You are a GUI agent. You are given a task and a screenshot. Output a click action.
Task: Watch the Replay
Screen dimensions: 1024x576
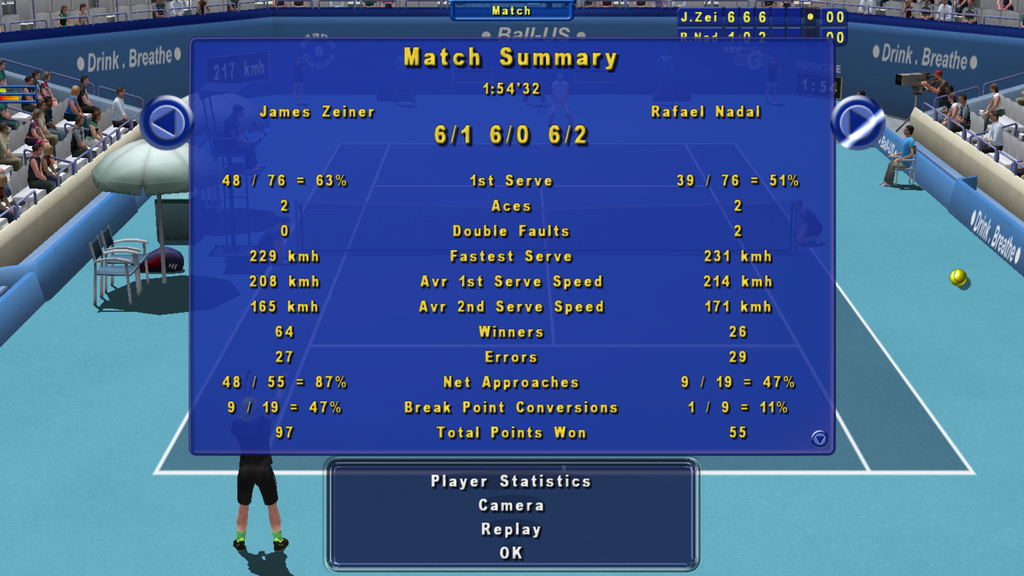pyautogui.click(x=511, y=529)
